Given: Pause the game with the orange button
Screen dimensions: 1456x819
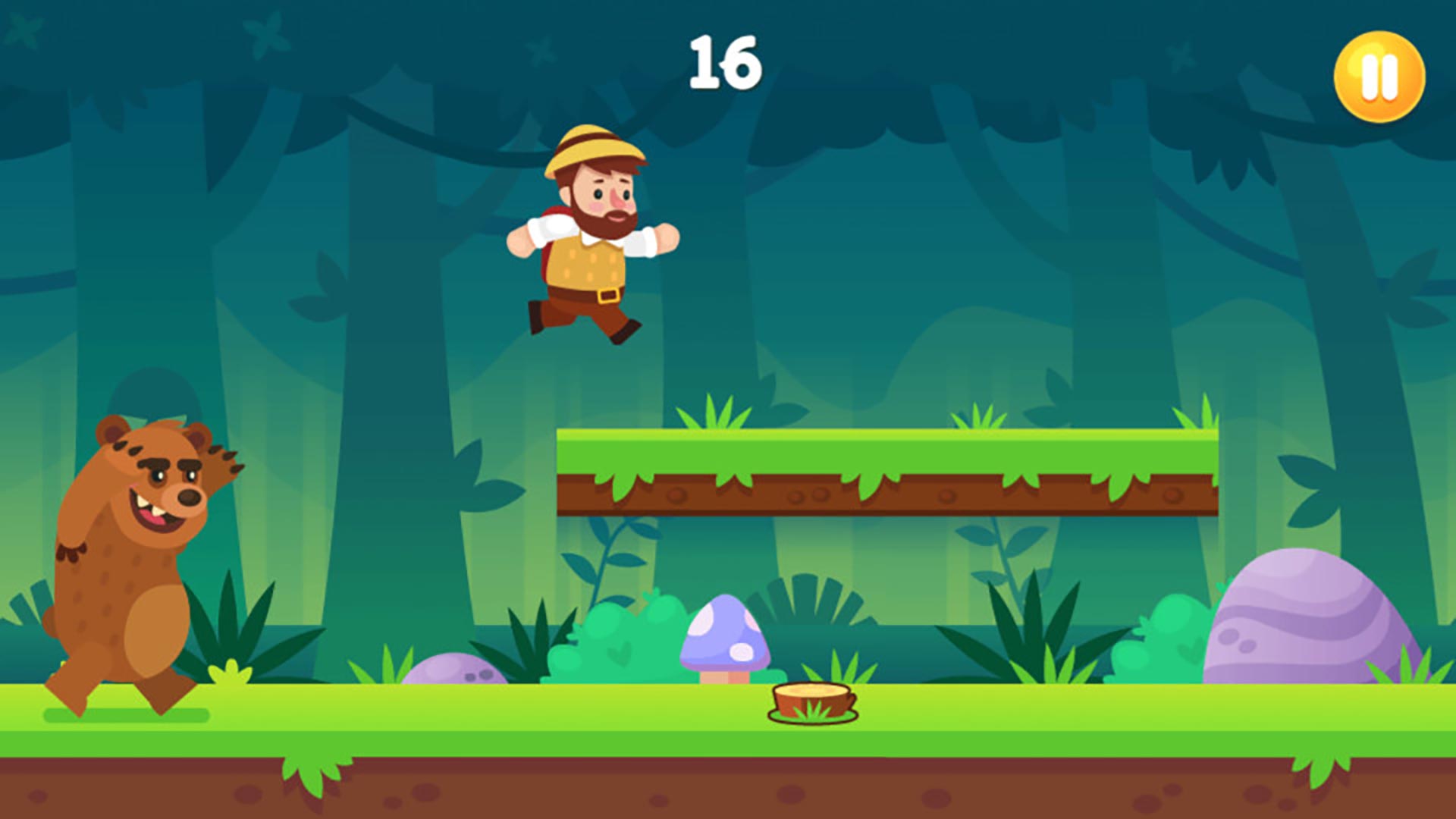Looking at the screenshot, I should 1379,77.
